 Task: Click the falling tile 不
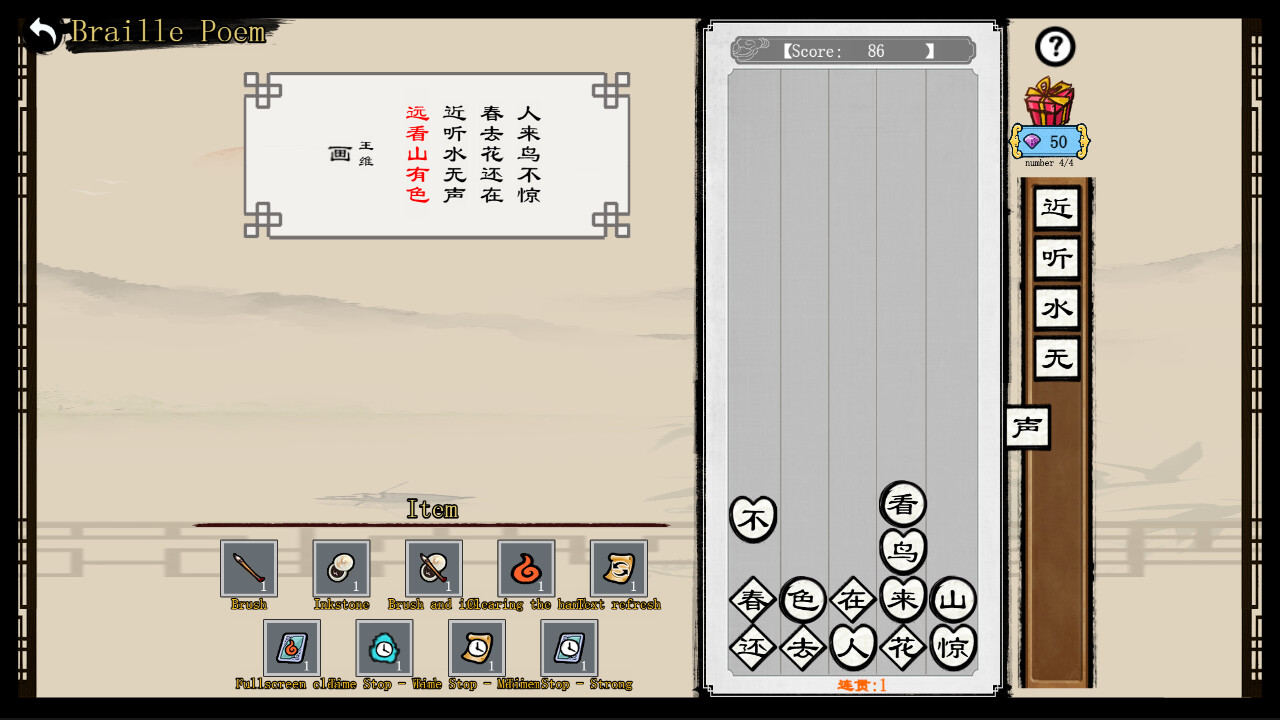point(753,518)
